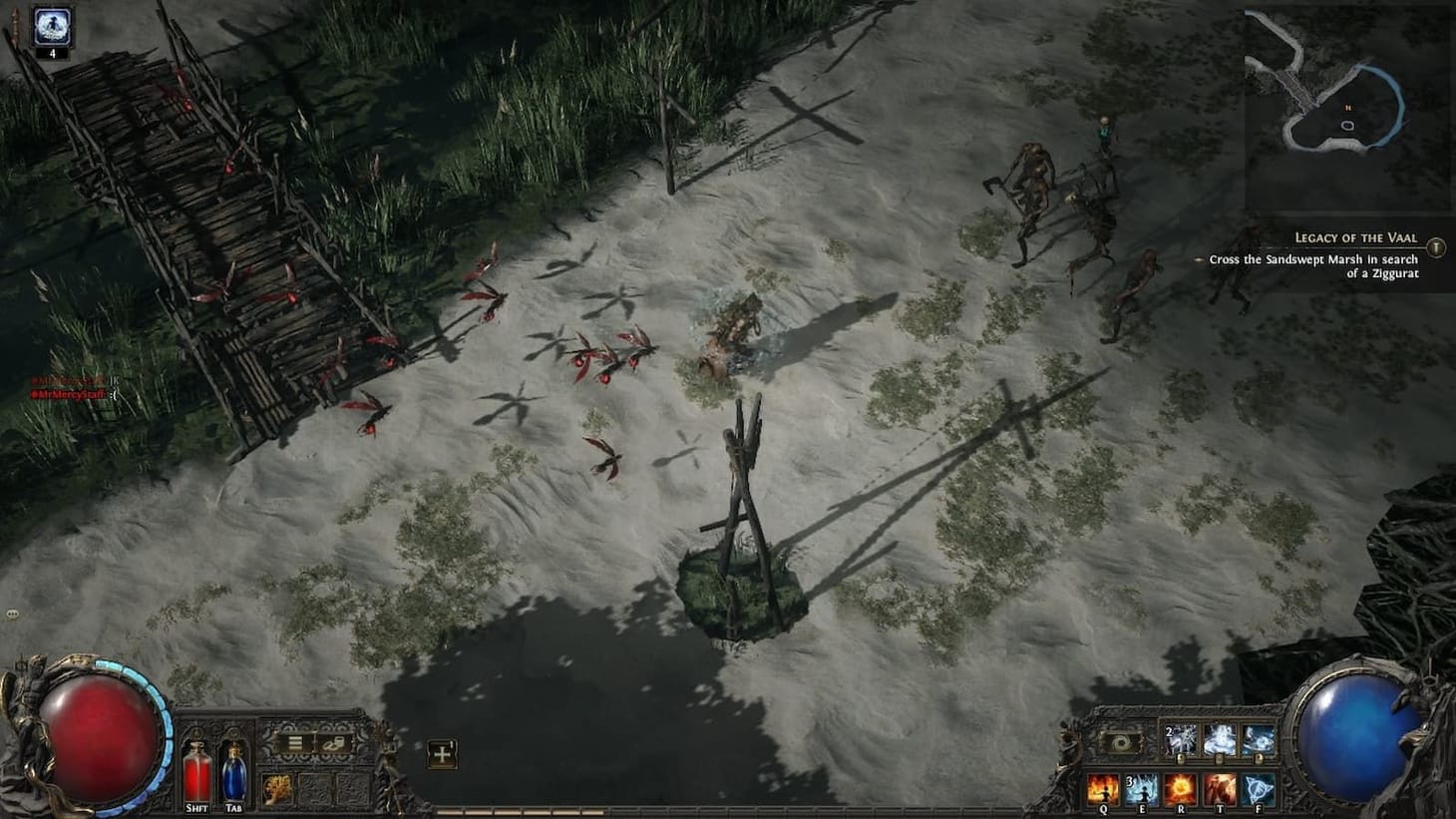
Task: Activate the frost skill icon bound to E
Action: point(1143,789)
